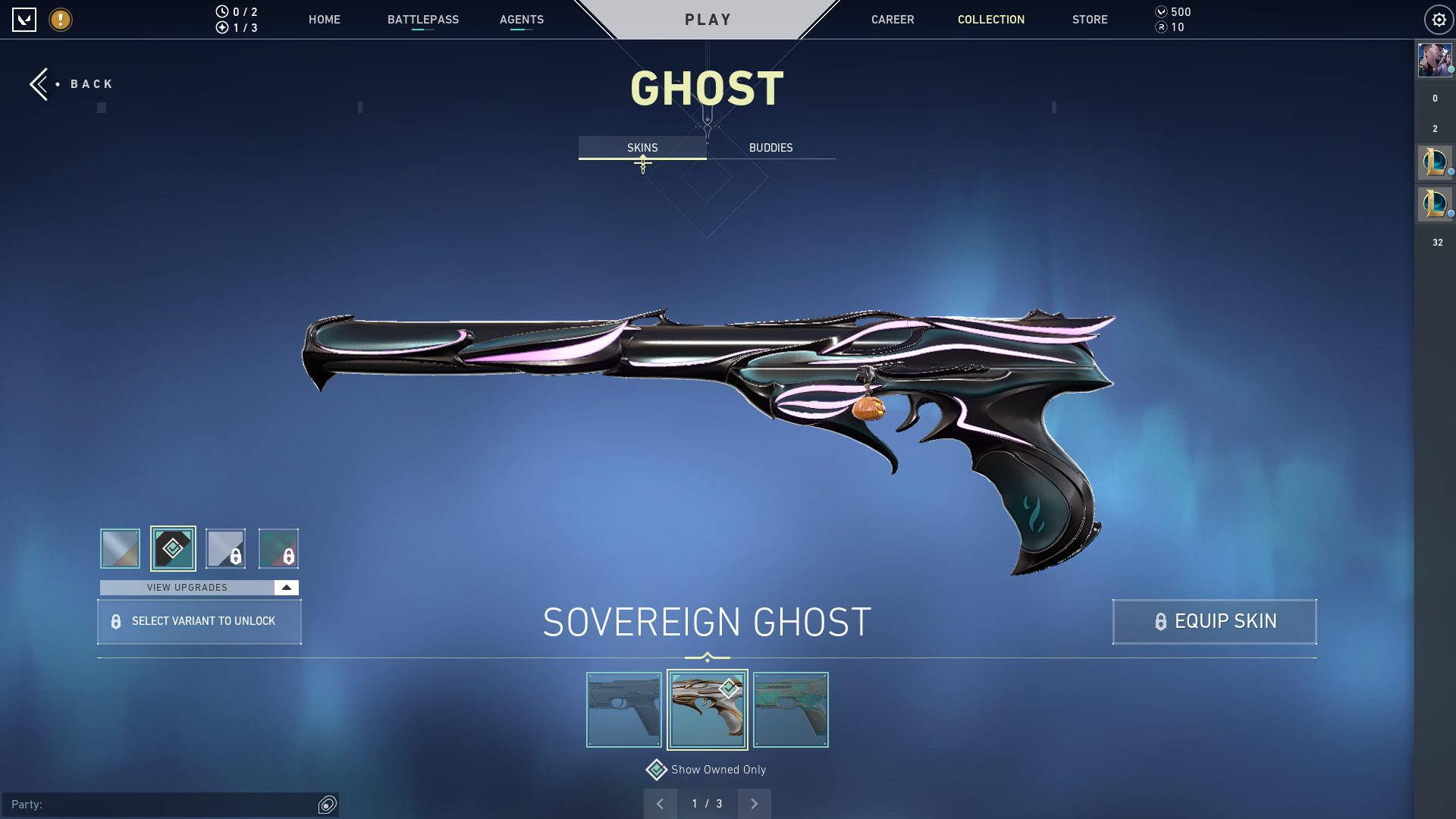Open the next skins page with the right arrow

pos(754,803)
